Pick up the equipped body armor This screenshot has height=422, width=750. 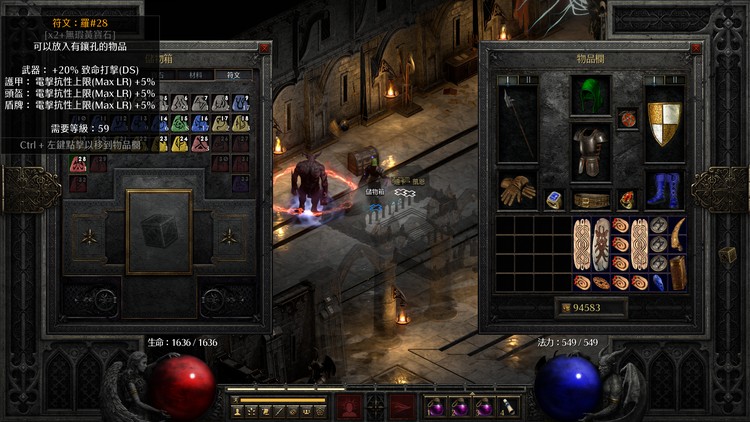(x=590, y=152)
